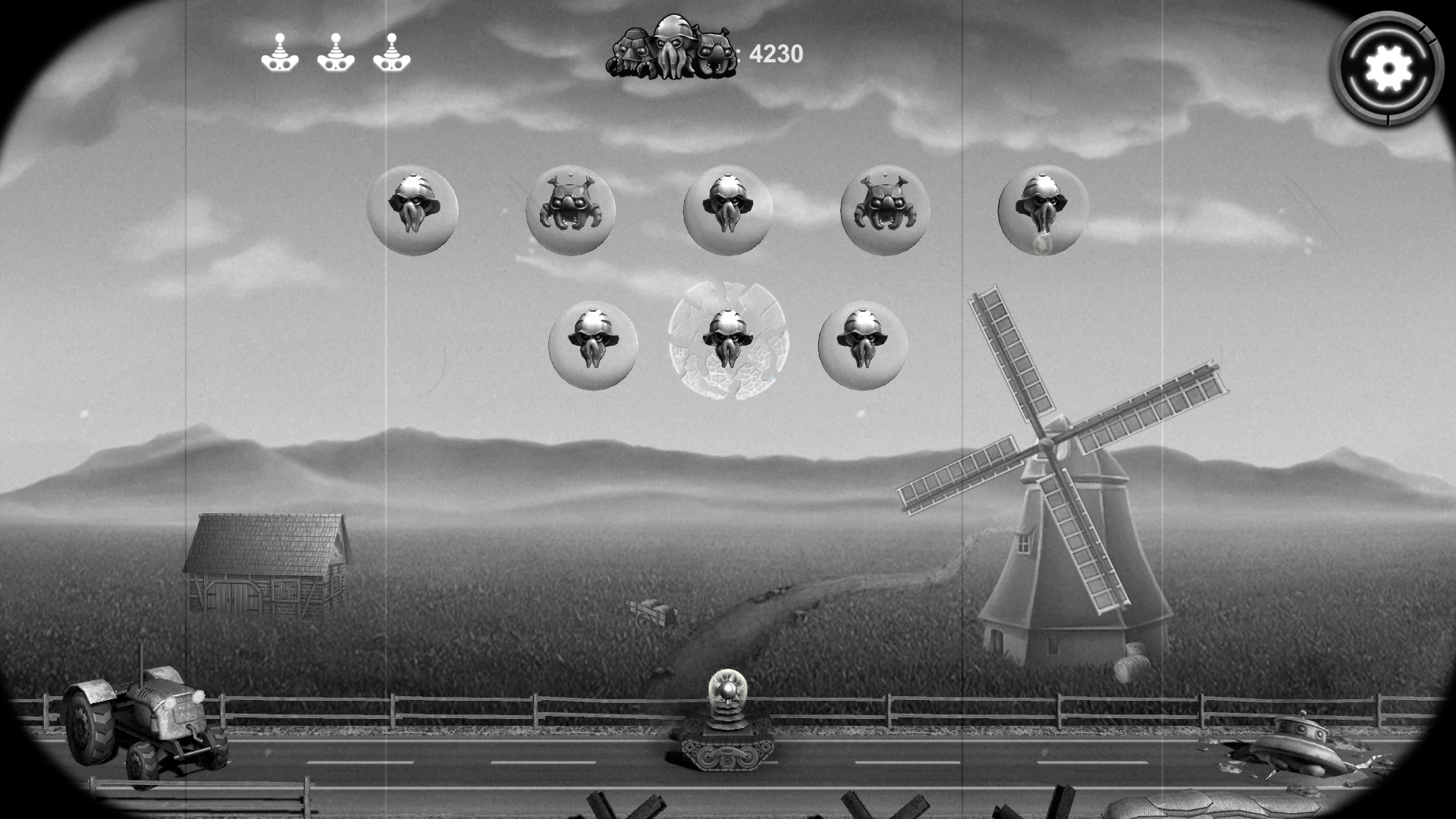Click the score value 4230
The height and width of the screenshot is (819, 1456).
[775, 53]
